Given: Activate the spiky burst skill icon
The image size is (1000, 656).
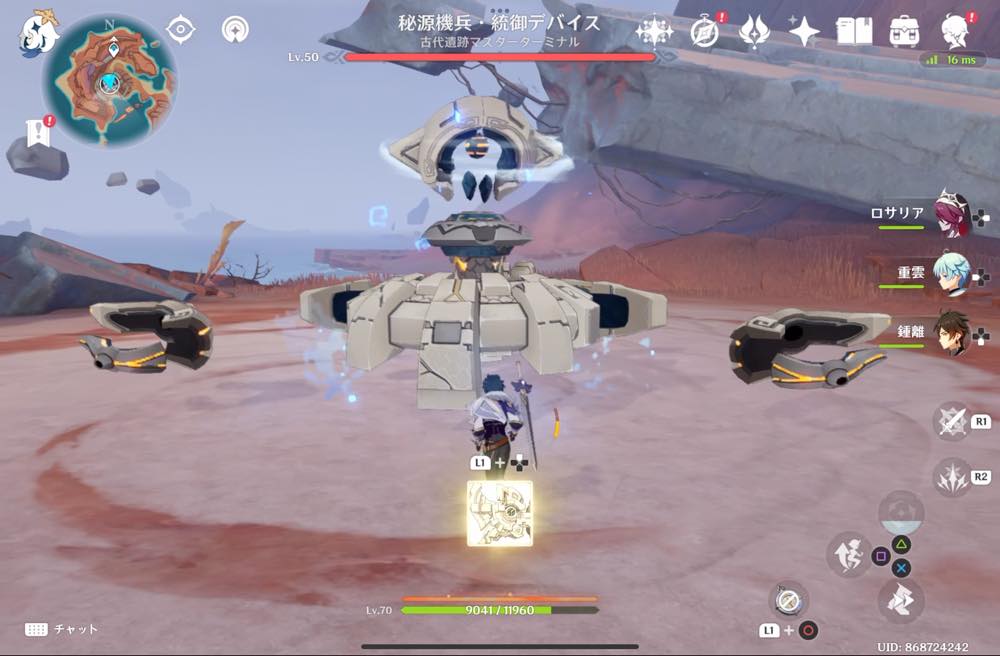Looking at the screenshot, I should (952, 477).
